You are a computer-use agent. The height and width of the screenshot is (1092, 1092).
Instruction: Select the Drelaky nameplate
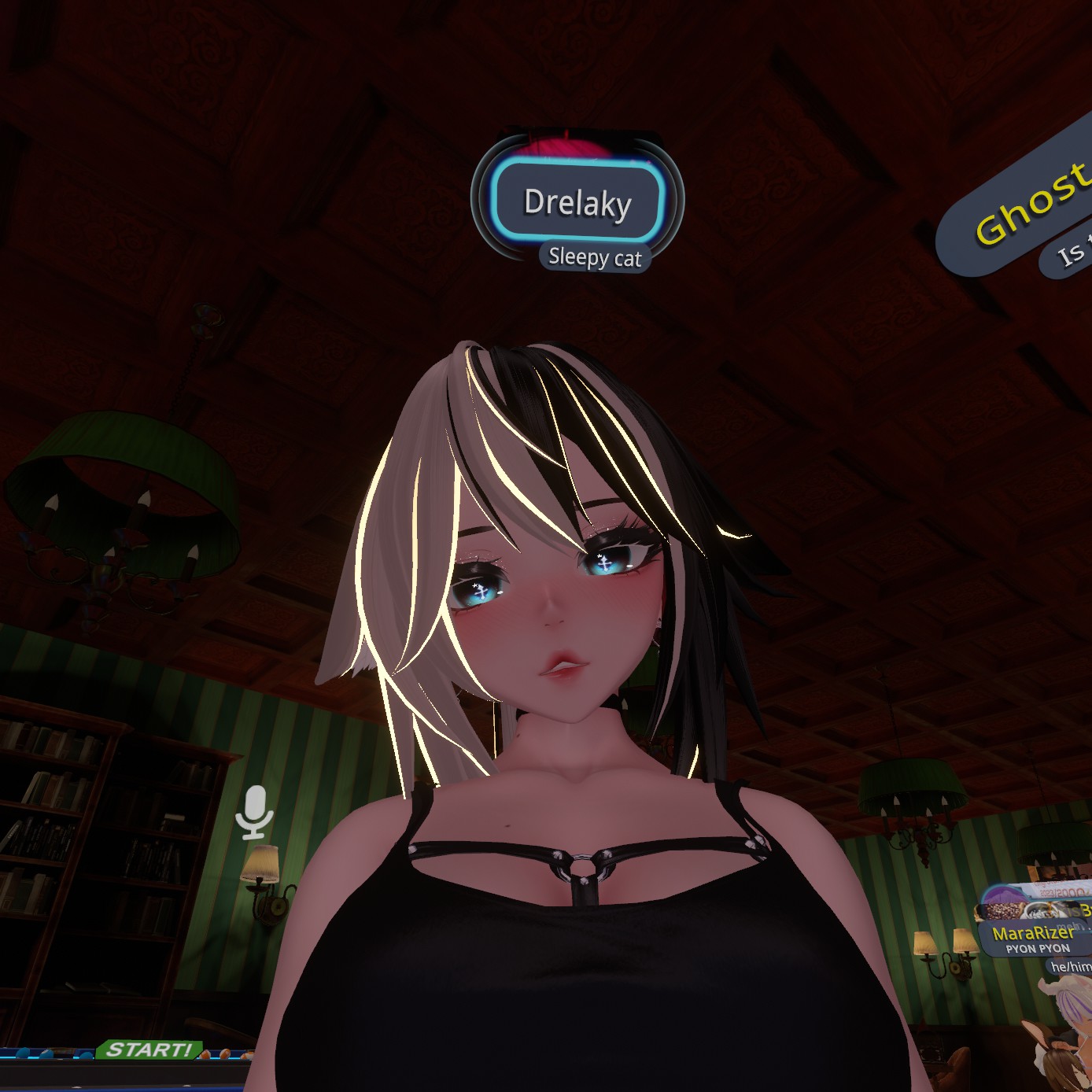click(577, 202)
